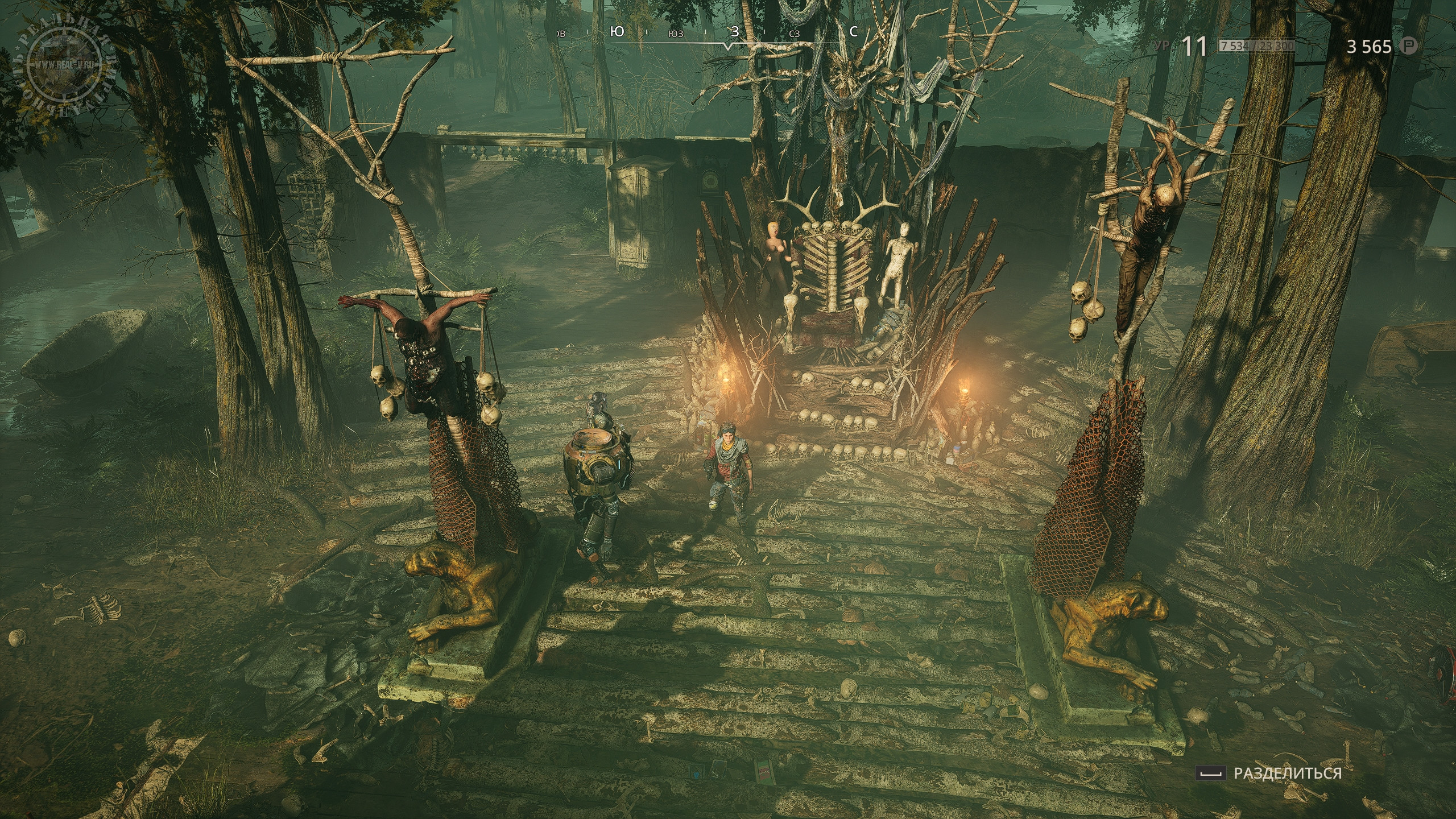The height and width of the screenshot is (819, 1456).
Task: Click the compass direction strip
Action: 705,33
